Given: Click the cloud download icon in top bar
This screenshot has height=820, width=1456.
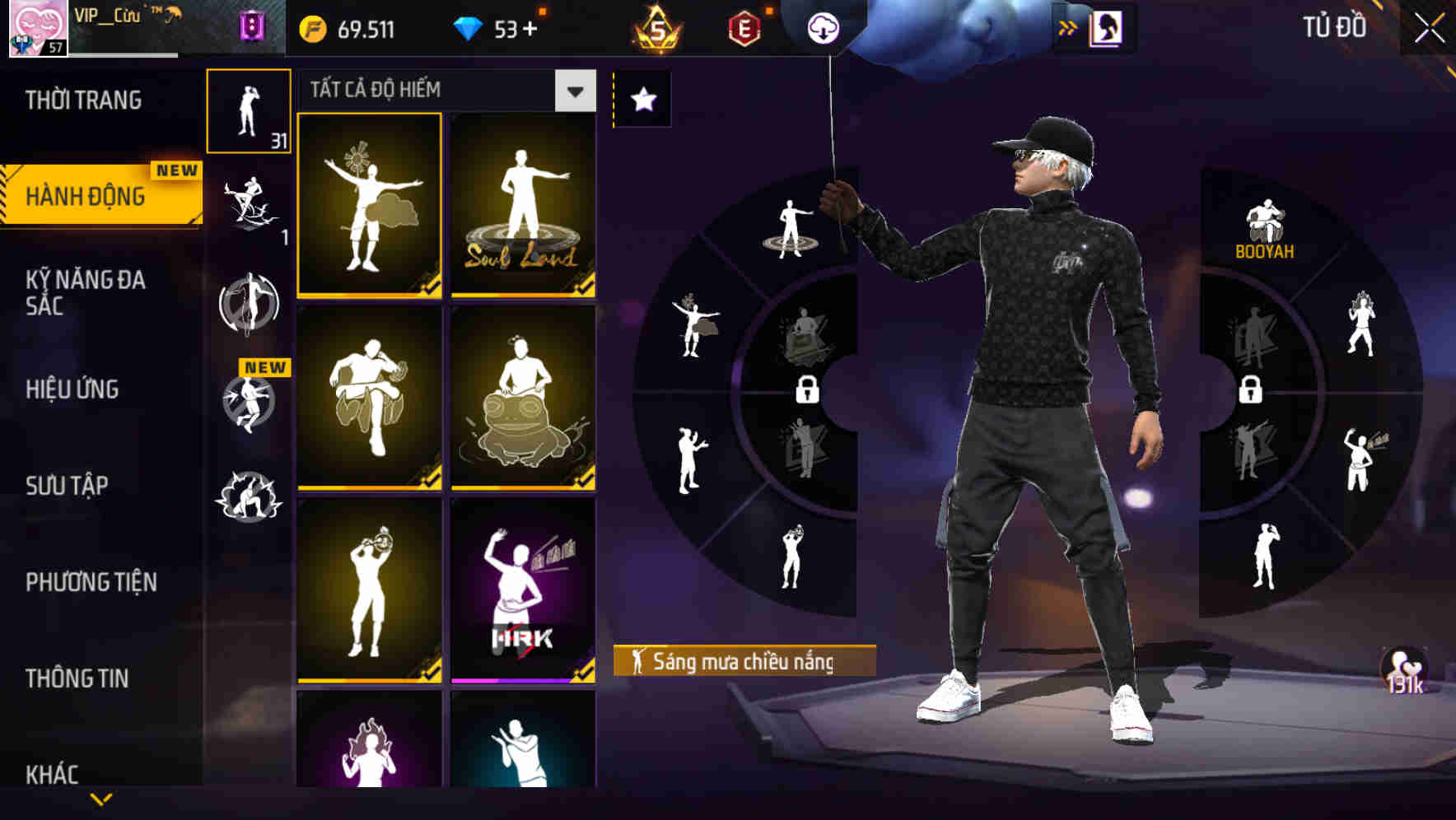Looking at the screenshot, I should pyautogui.click(x=821, y=26).
